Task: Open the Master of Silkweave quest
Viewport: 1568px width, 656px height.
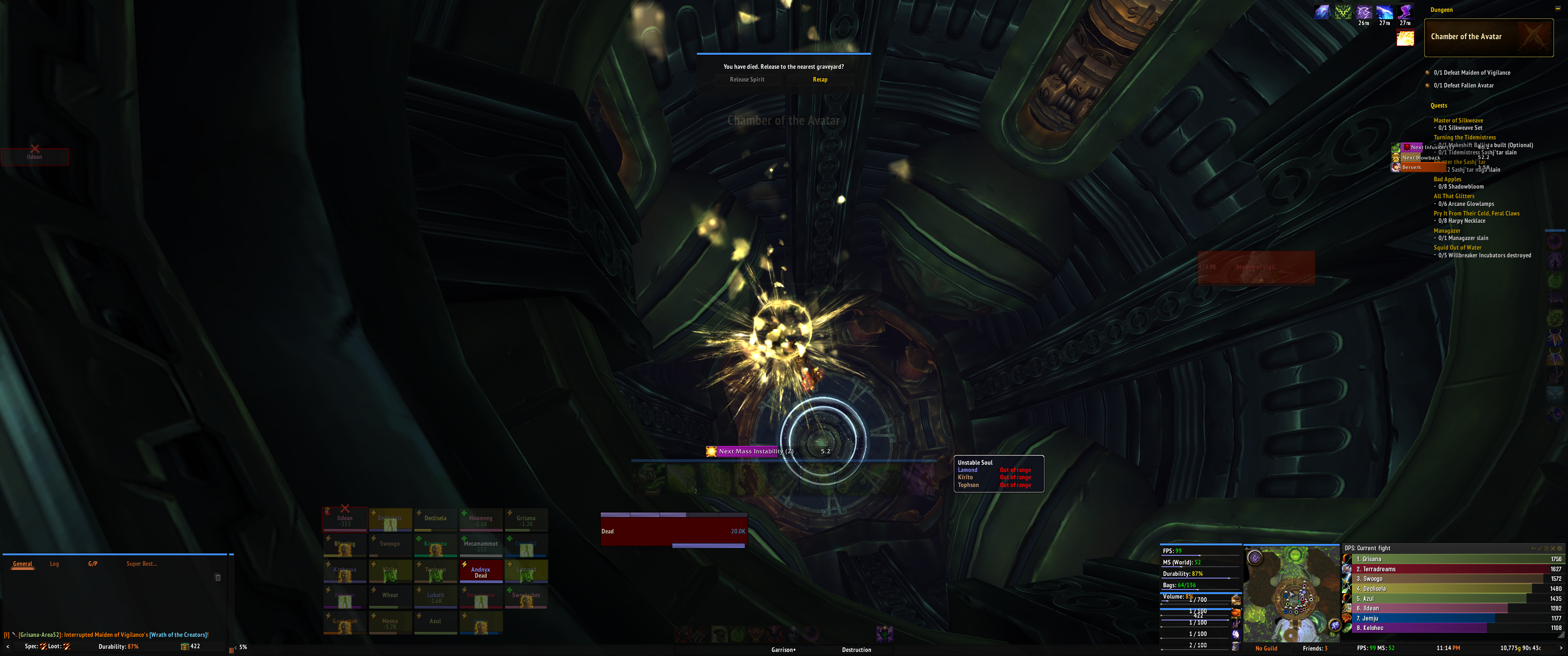Action: (1458, 120)
